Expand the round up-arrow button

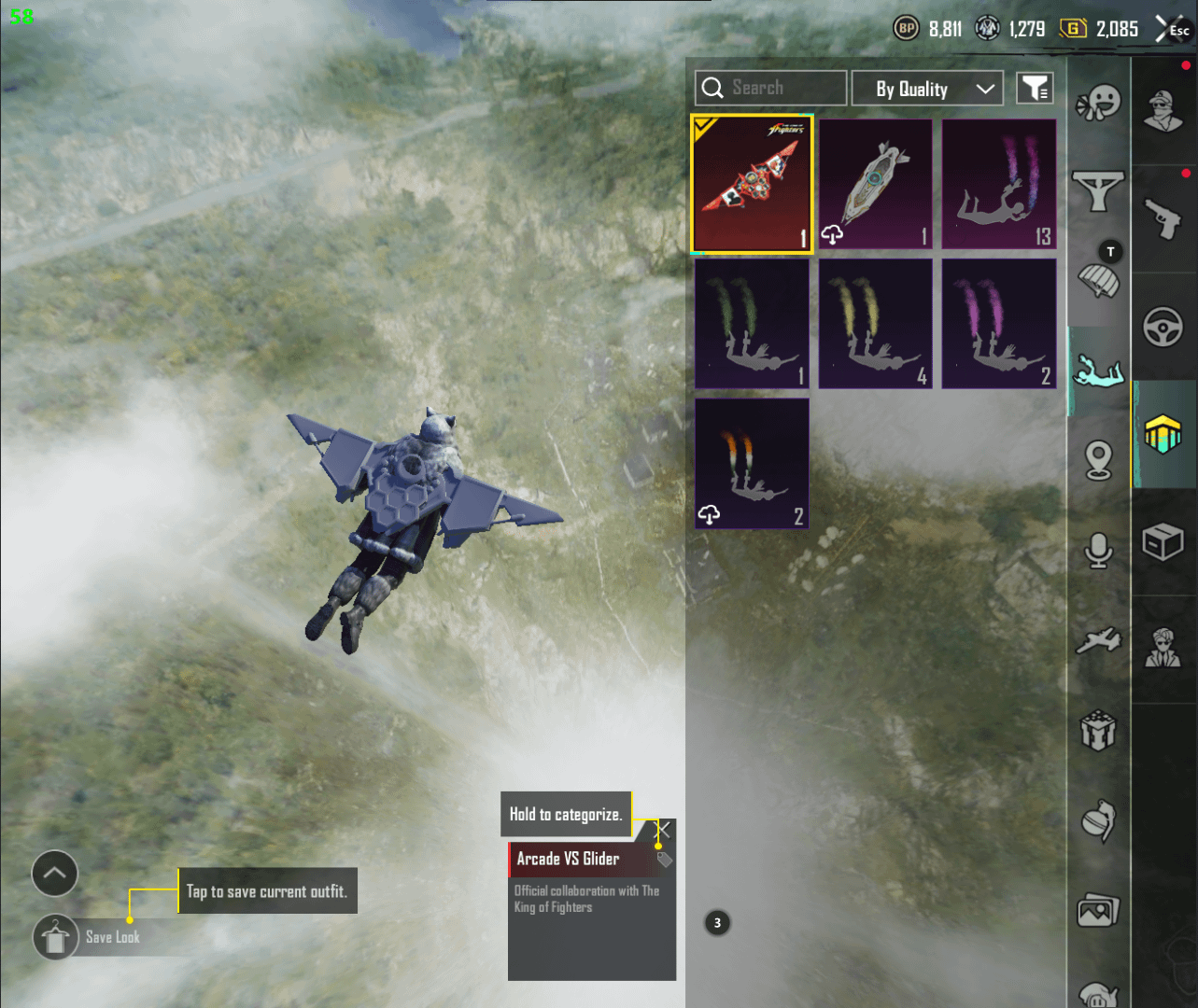[x=55, y=874]
